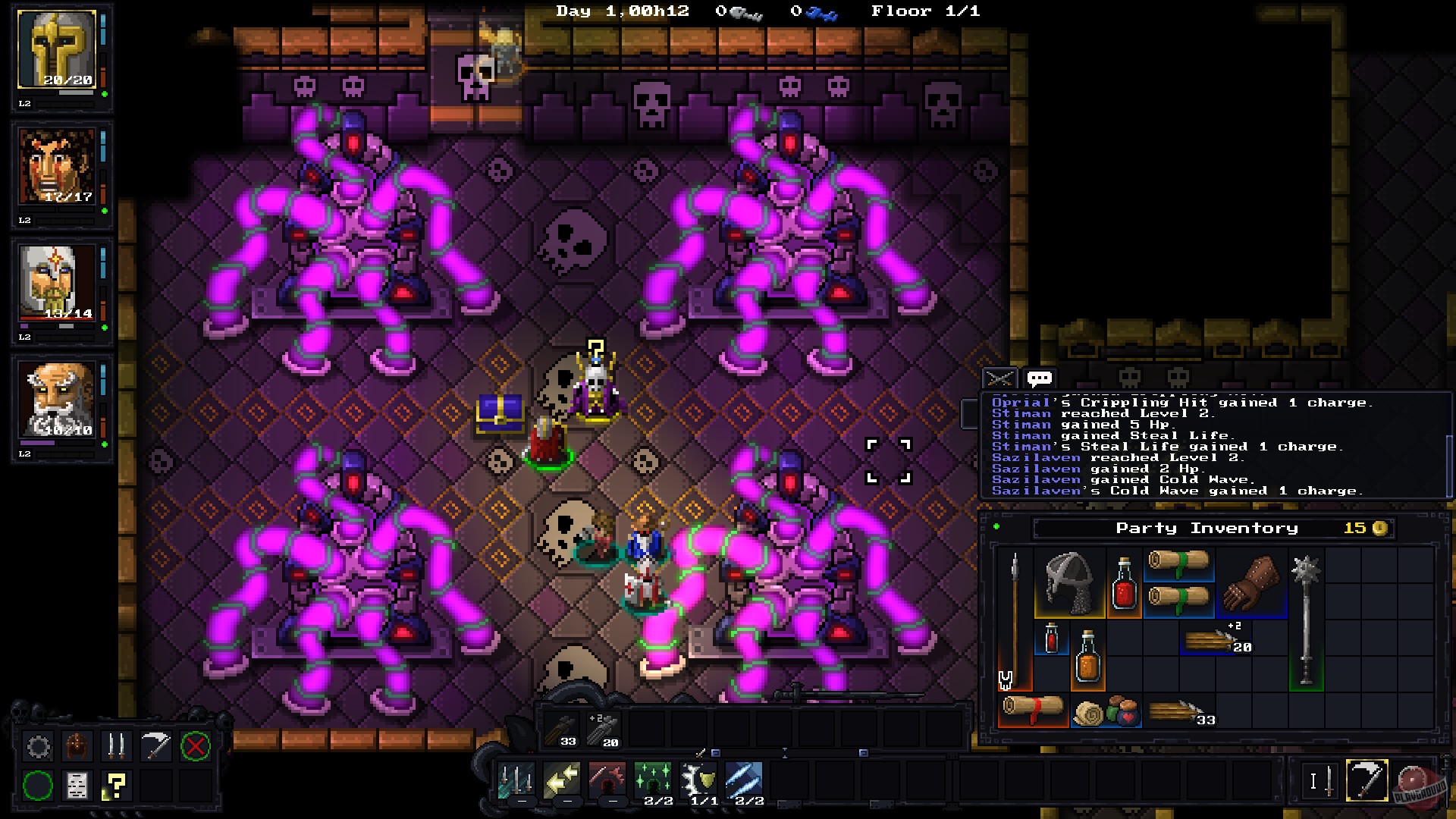Screen dimensions: 1456x819
Task: Toggle the empty green circle in lower-left panel
Action: coord(38,786)
